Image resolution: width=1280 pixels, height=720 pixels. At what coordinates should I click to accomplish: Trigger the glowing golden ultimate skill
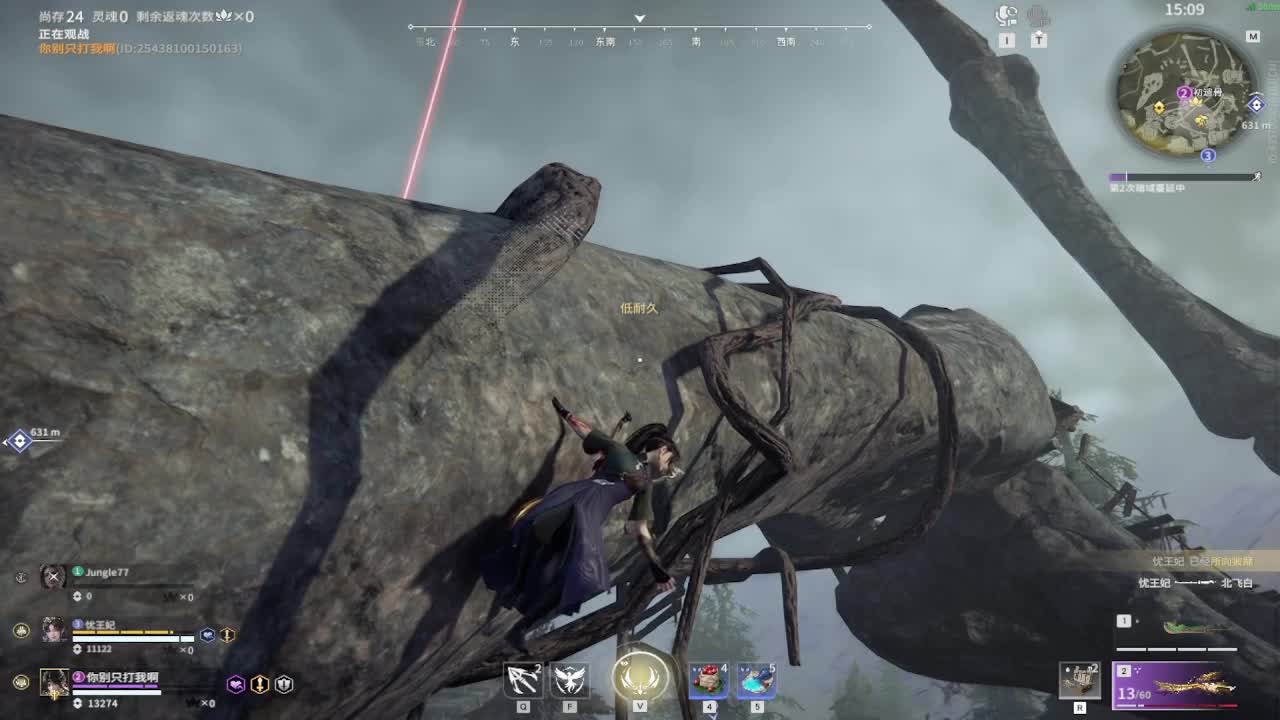(640, 676)
